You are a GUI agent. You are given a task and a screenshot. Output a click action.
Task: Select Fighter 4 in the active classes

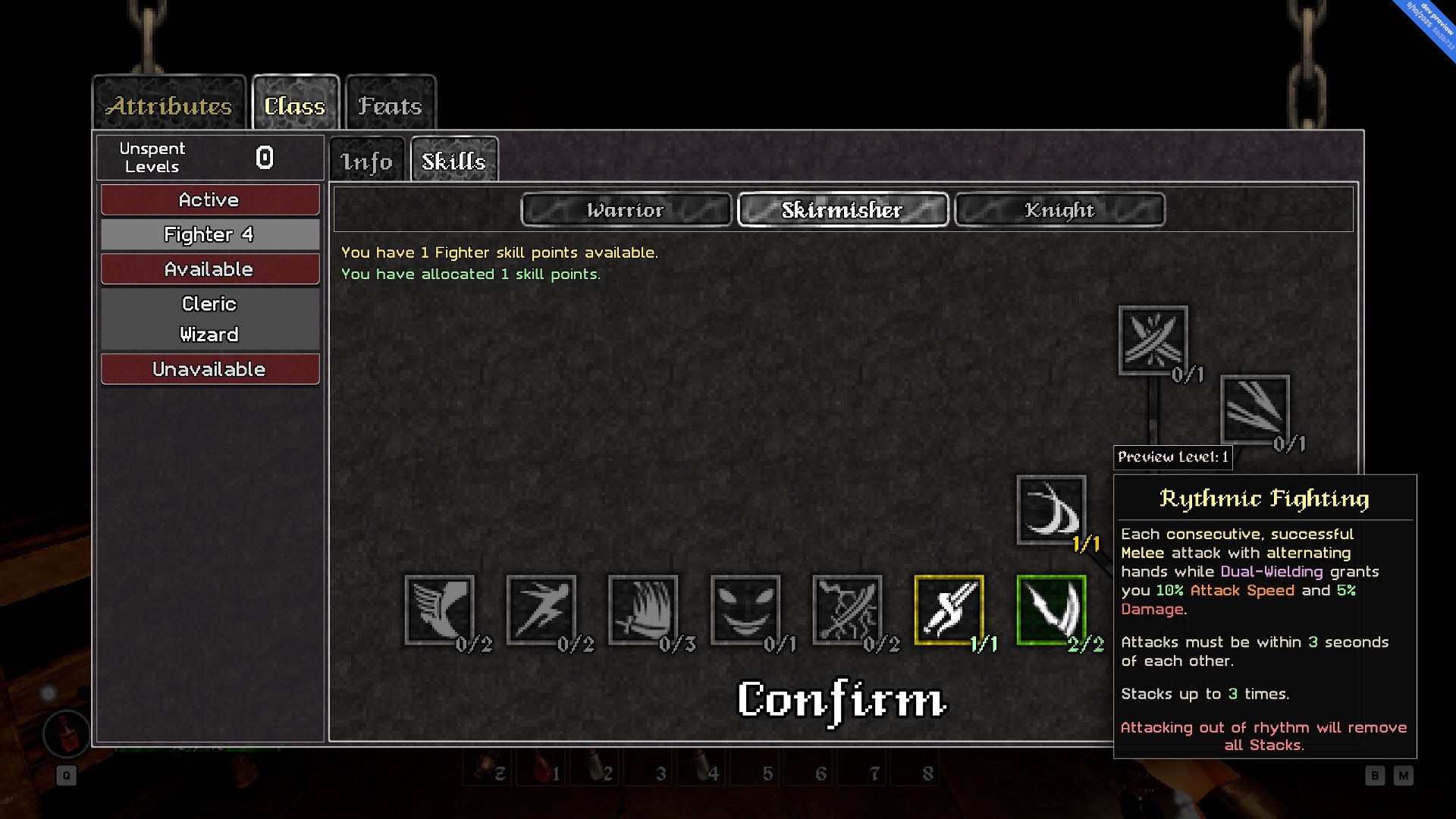tap(209, 235)
